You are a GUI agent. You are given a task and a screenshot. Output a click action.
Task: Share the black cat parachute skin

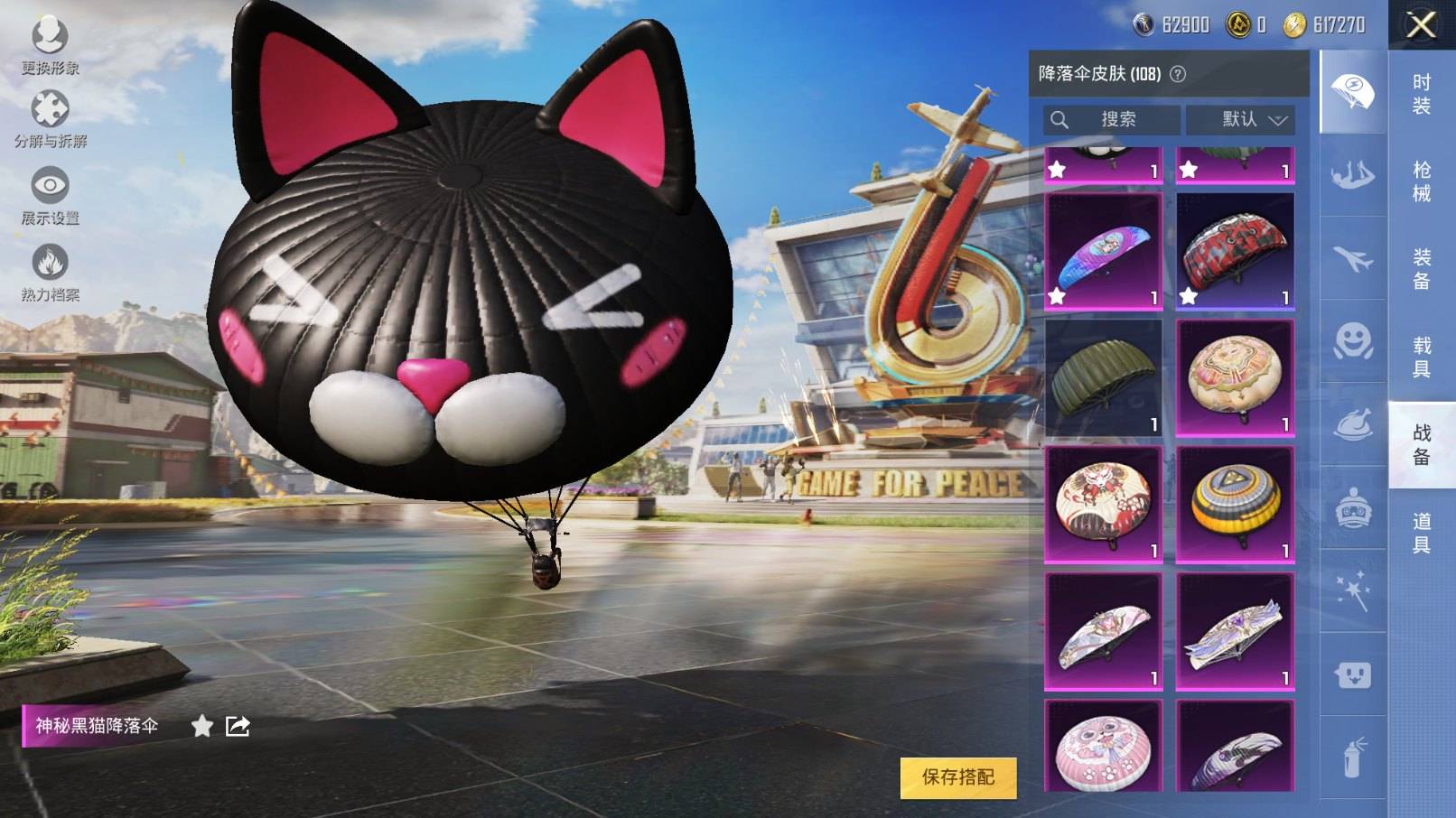tap(238, 726)
